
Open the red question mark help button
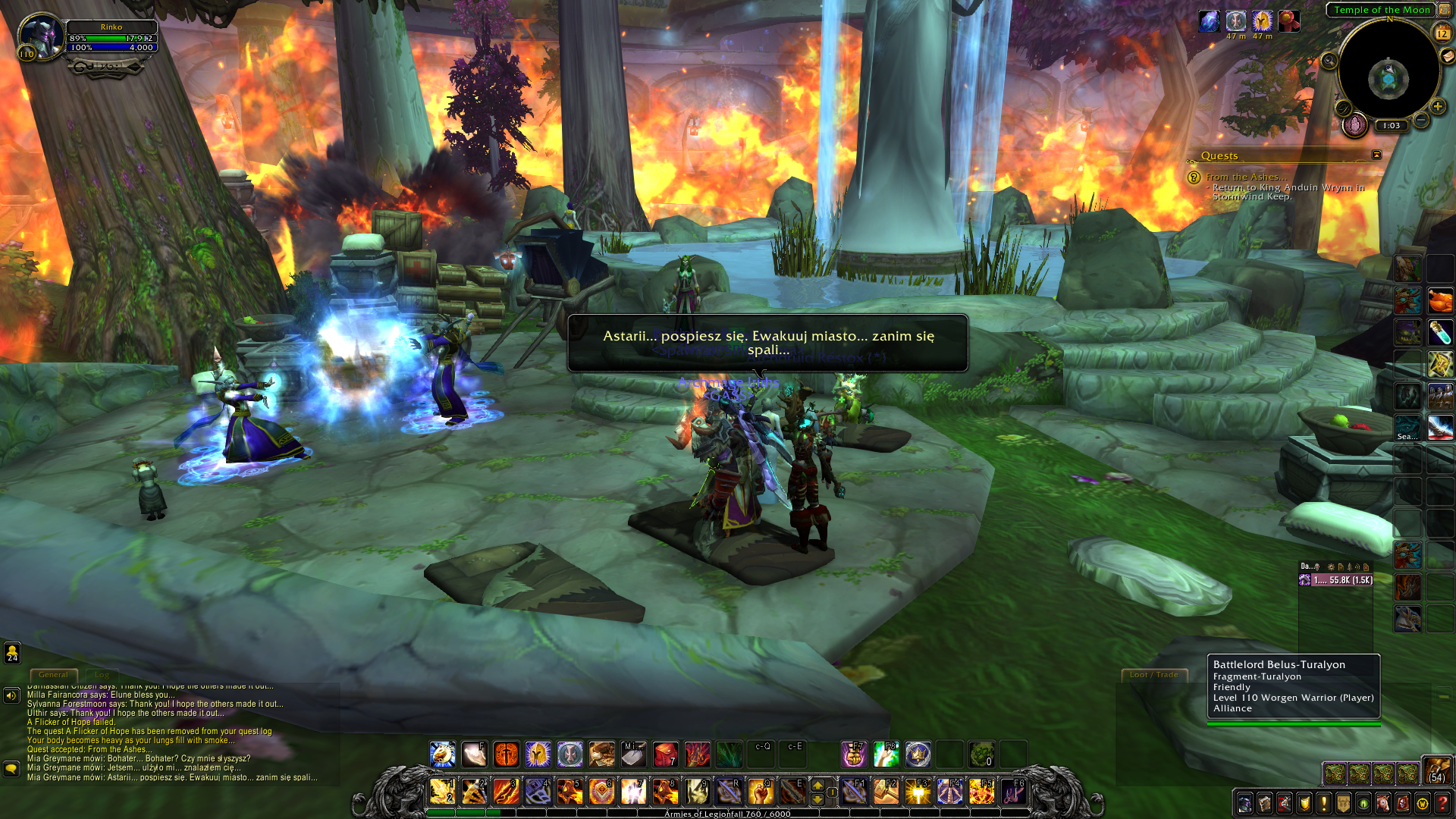click(x=1442, y=803)
